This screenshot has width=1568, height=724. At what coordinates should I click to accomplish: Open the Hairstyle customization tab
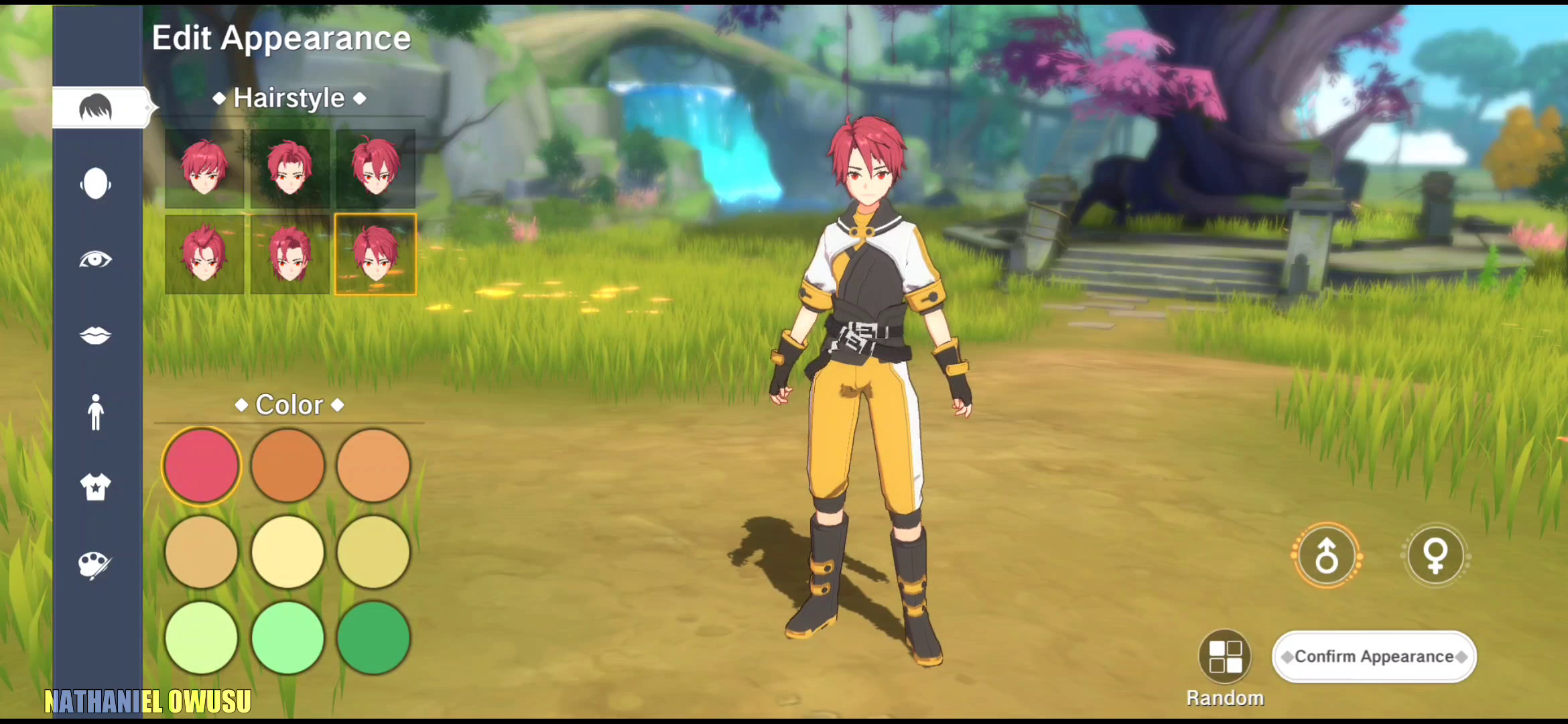96,106
